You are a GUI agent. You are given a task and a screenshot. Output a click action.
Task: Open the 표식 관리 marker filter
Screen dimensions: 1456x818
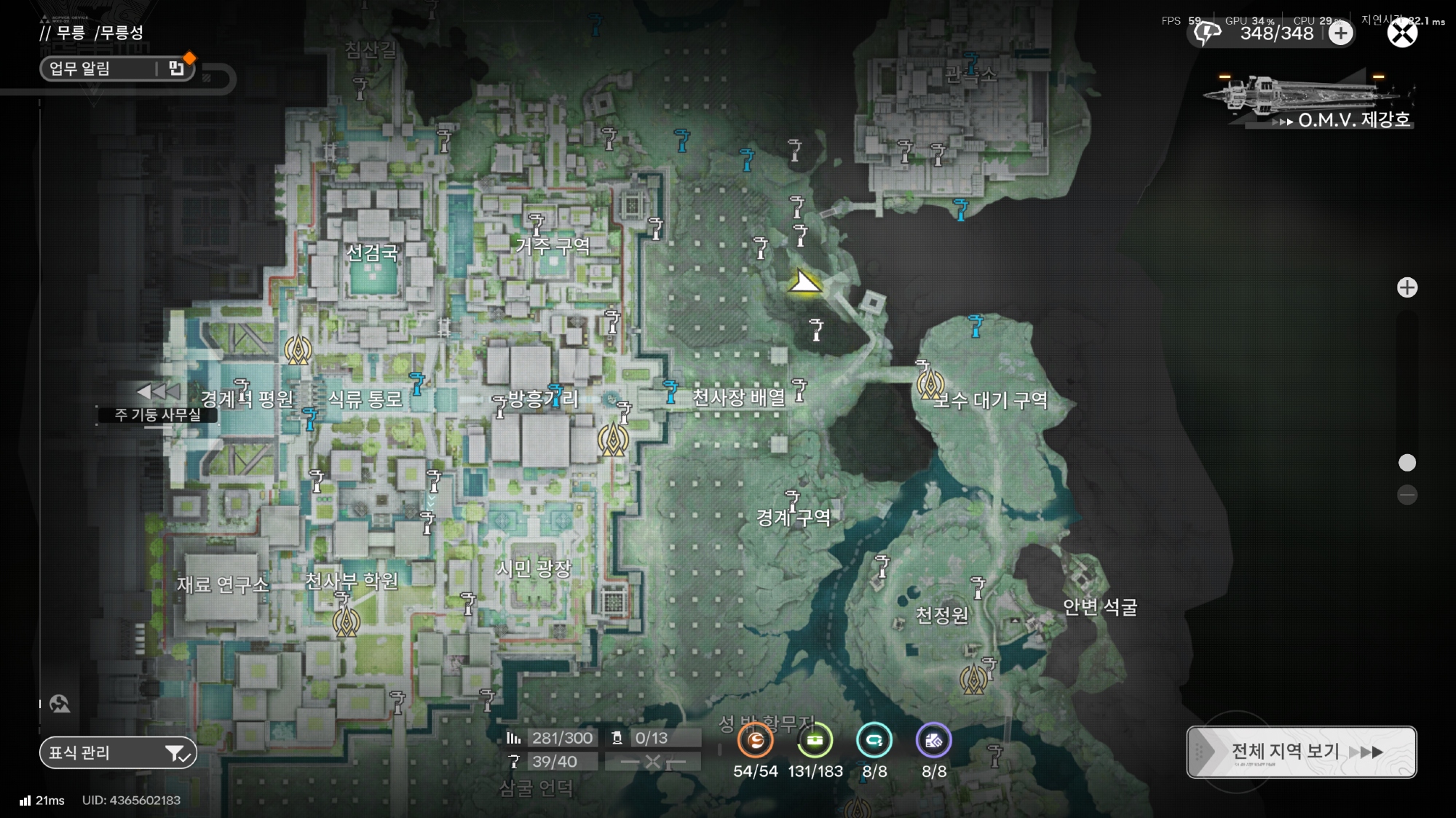[x=118, y=753]
